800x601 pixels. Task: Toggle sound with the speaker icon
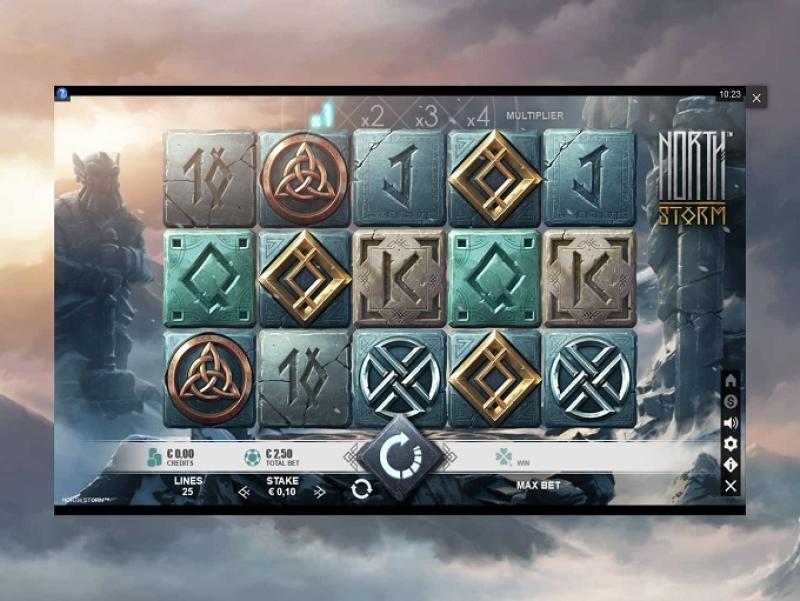pos(731,422)
